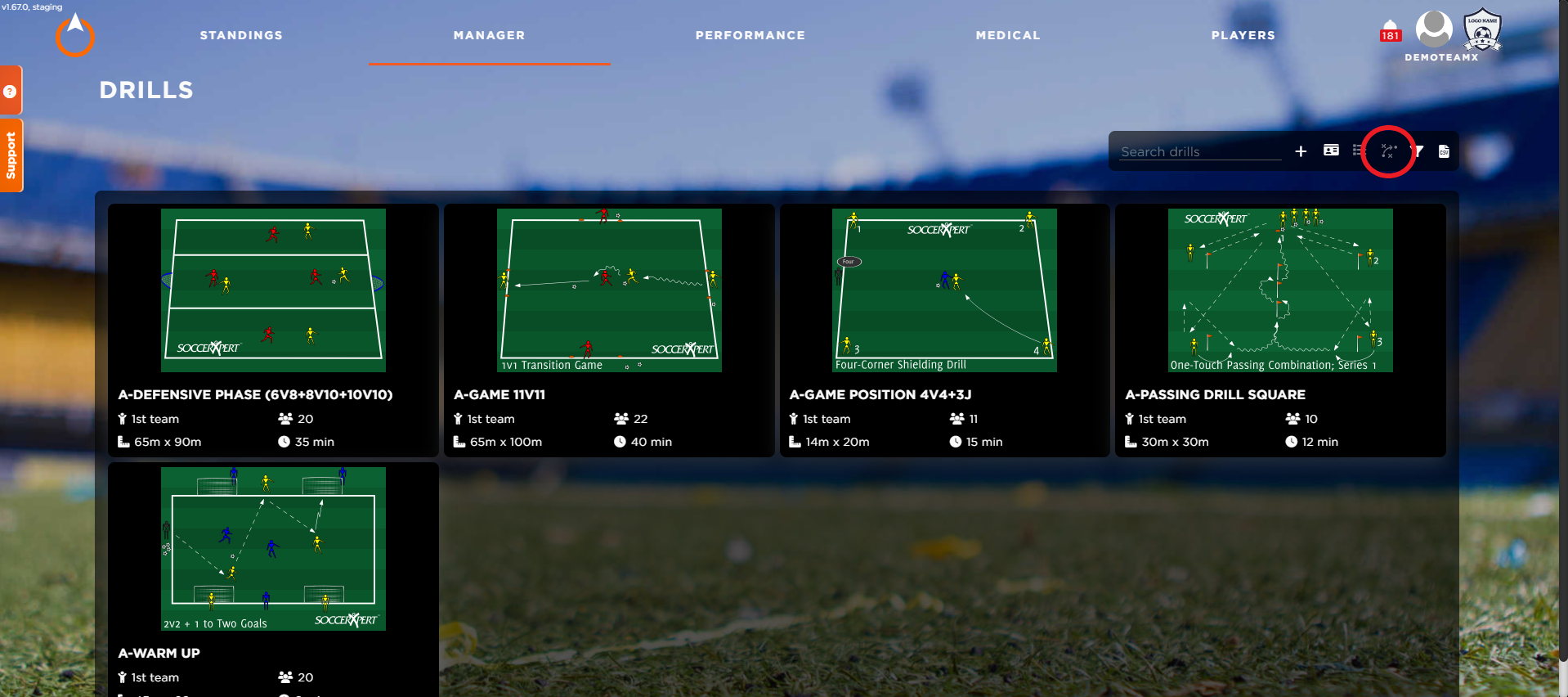Open the tactics arrows drill icon
This screenshot has width=1568, height=697.
pos(1388,151)
